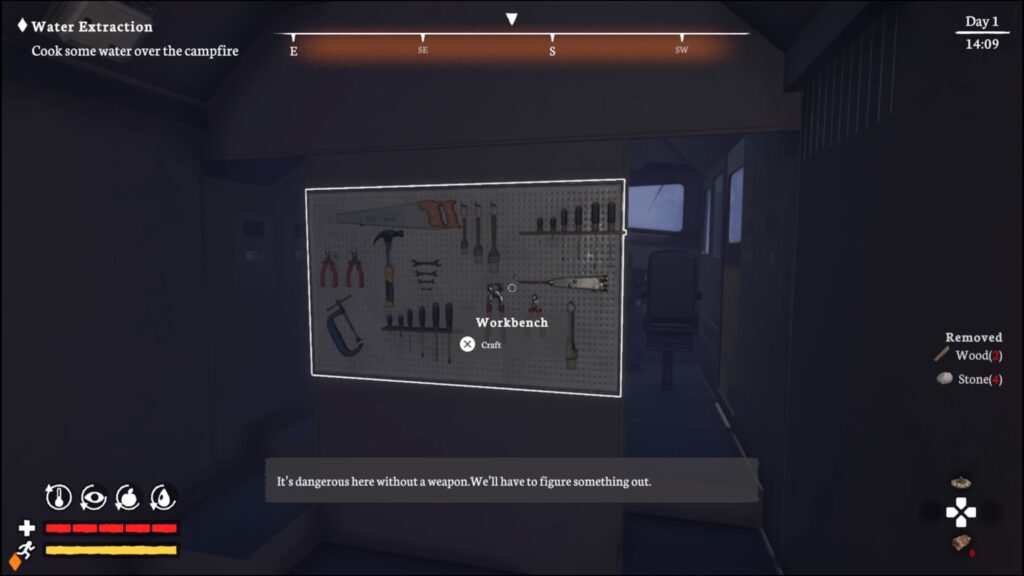Open the Water Extraction quest tracker
Screen dimensions: 1024x576
92,27
